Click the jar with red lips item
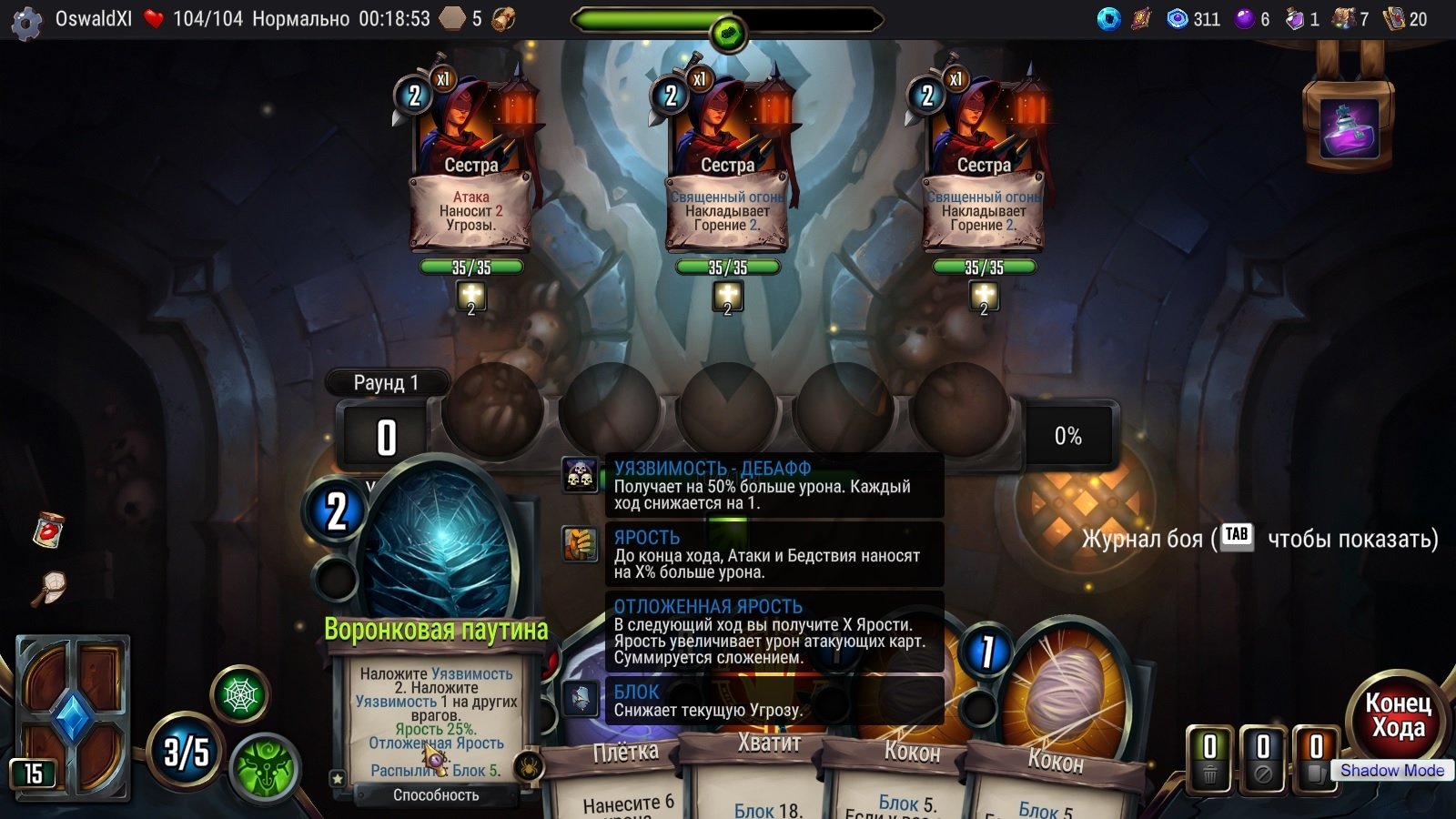The height and width of the screenshot is (819, 1456). coord(48,529)
